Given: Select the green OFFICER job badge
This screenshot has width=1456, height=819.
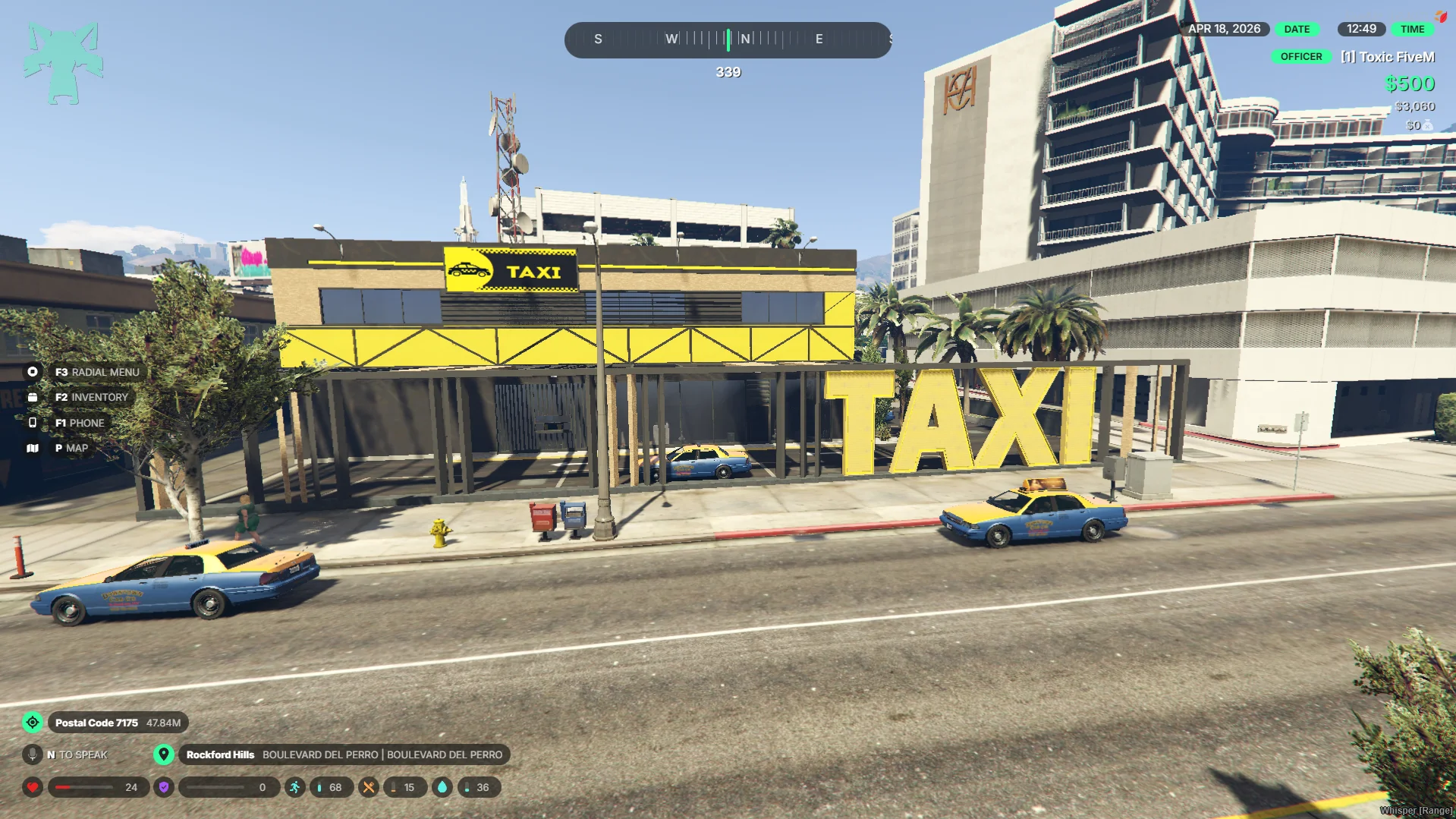Looking at the screenshot, I should click(1300, 56).
